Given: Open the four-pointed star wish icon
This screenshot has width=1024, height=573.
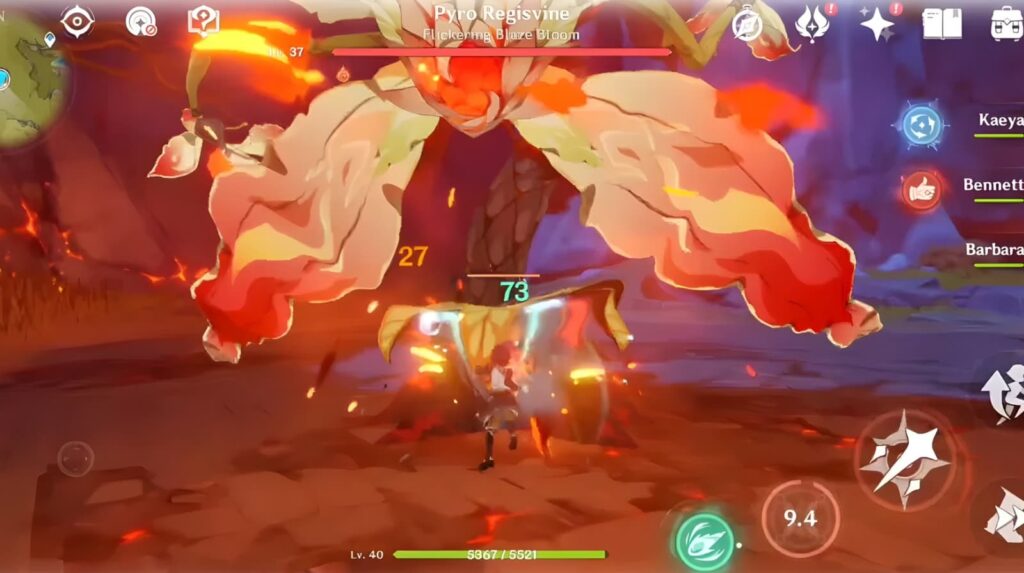Looking at the screenshot, I should coord(877,23).
